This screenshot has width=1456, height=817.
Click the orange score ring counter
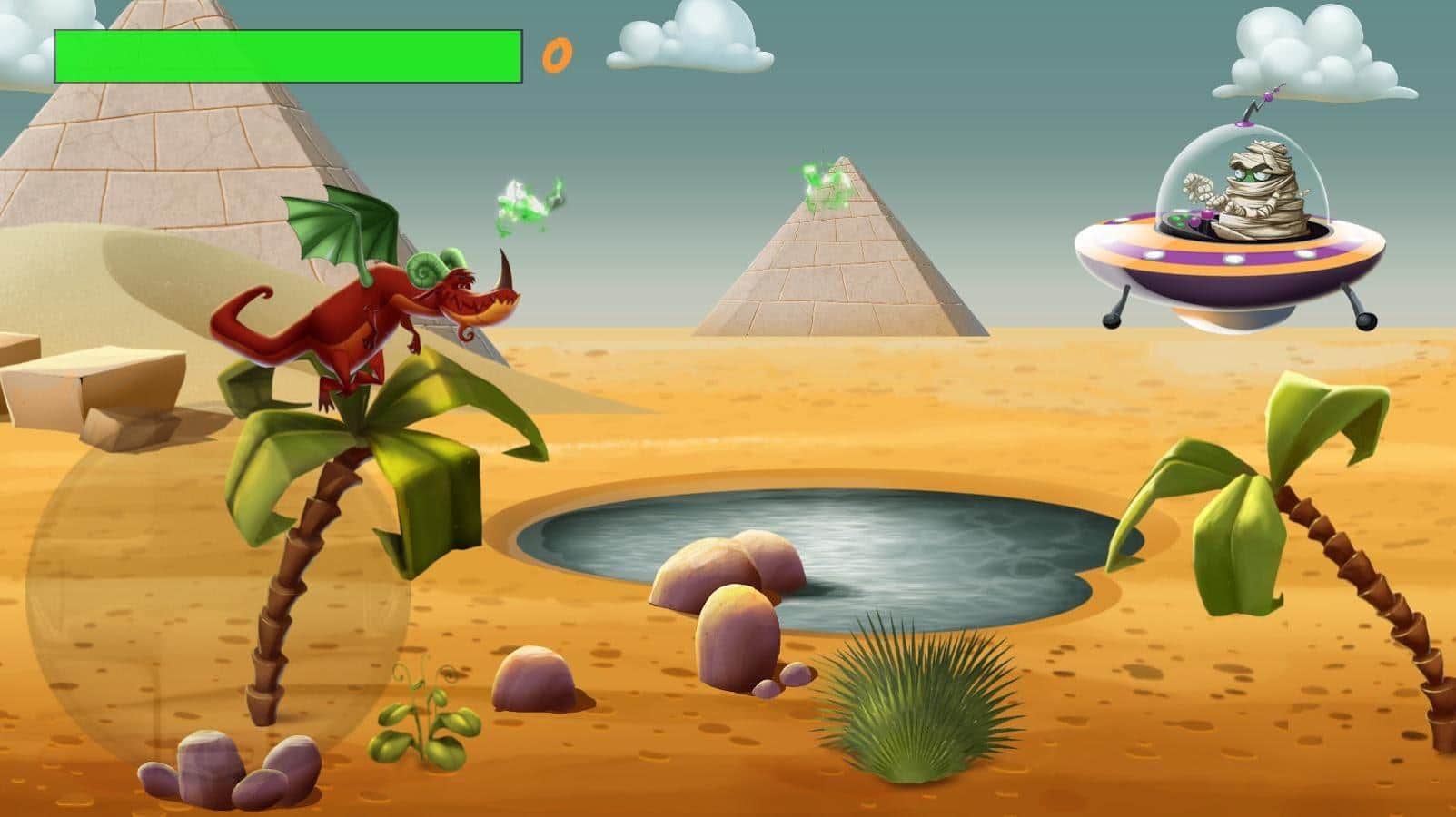click(x=557, y=56)
